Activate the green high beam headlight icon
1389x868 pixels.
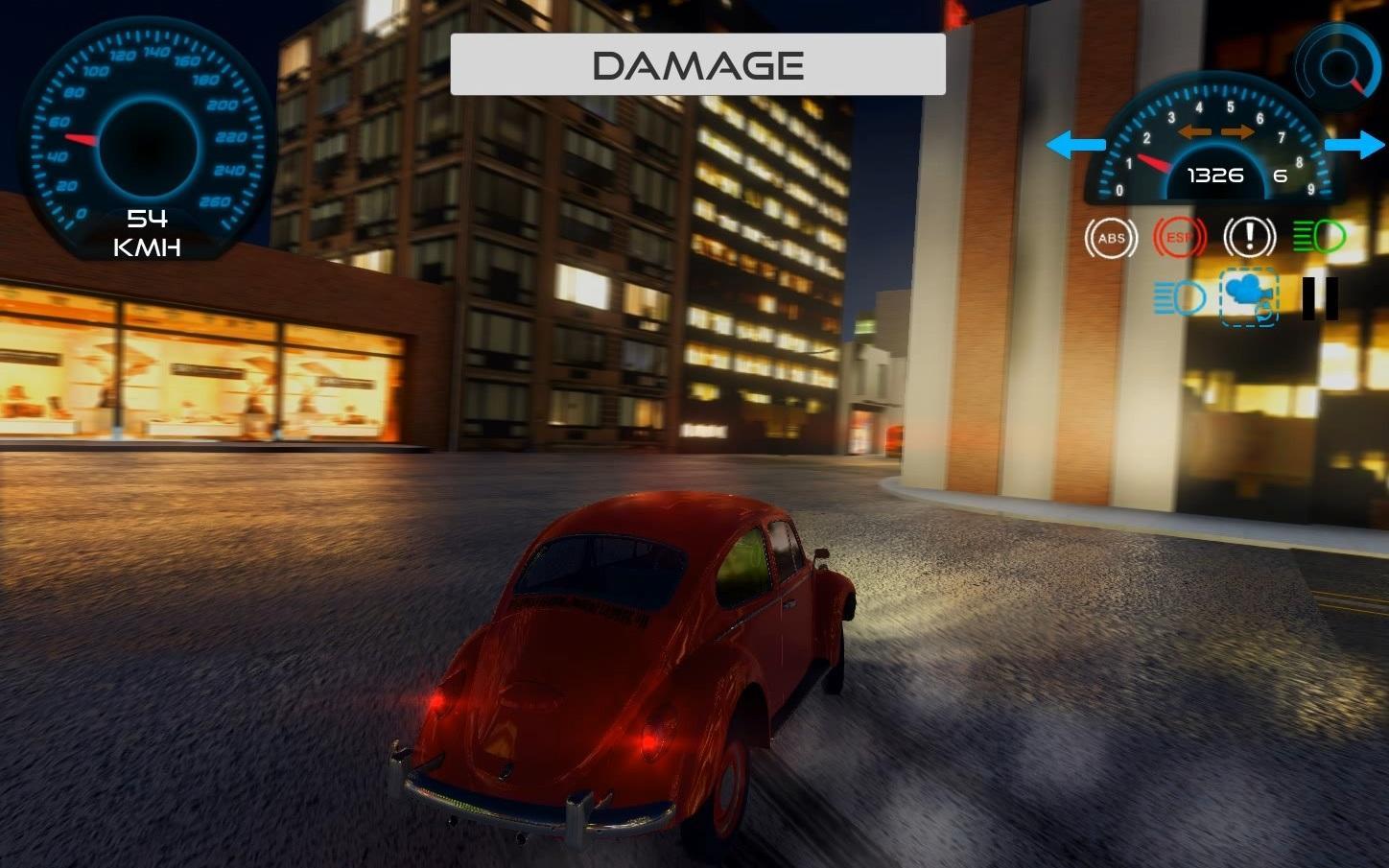click(x=1317, y=237)
